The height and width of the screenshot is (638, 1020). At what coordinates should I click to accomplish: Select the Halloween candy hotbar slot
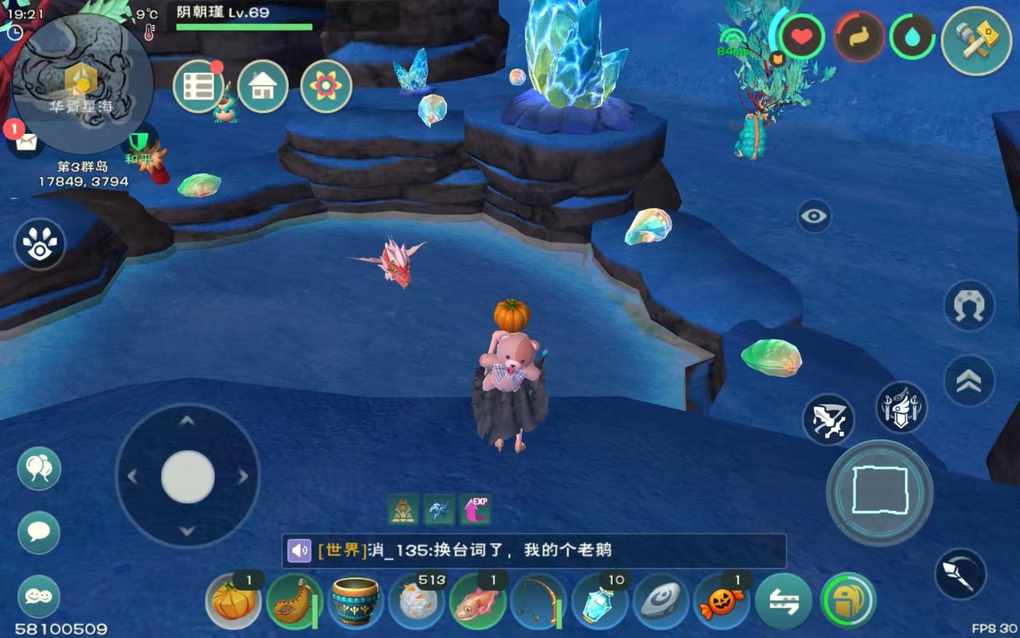click(722, 601)
